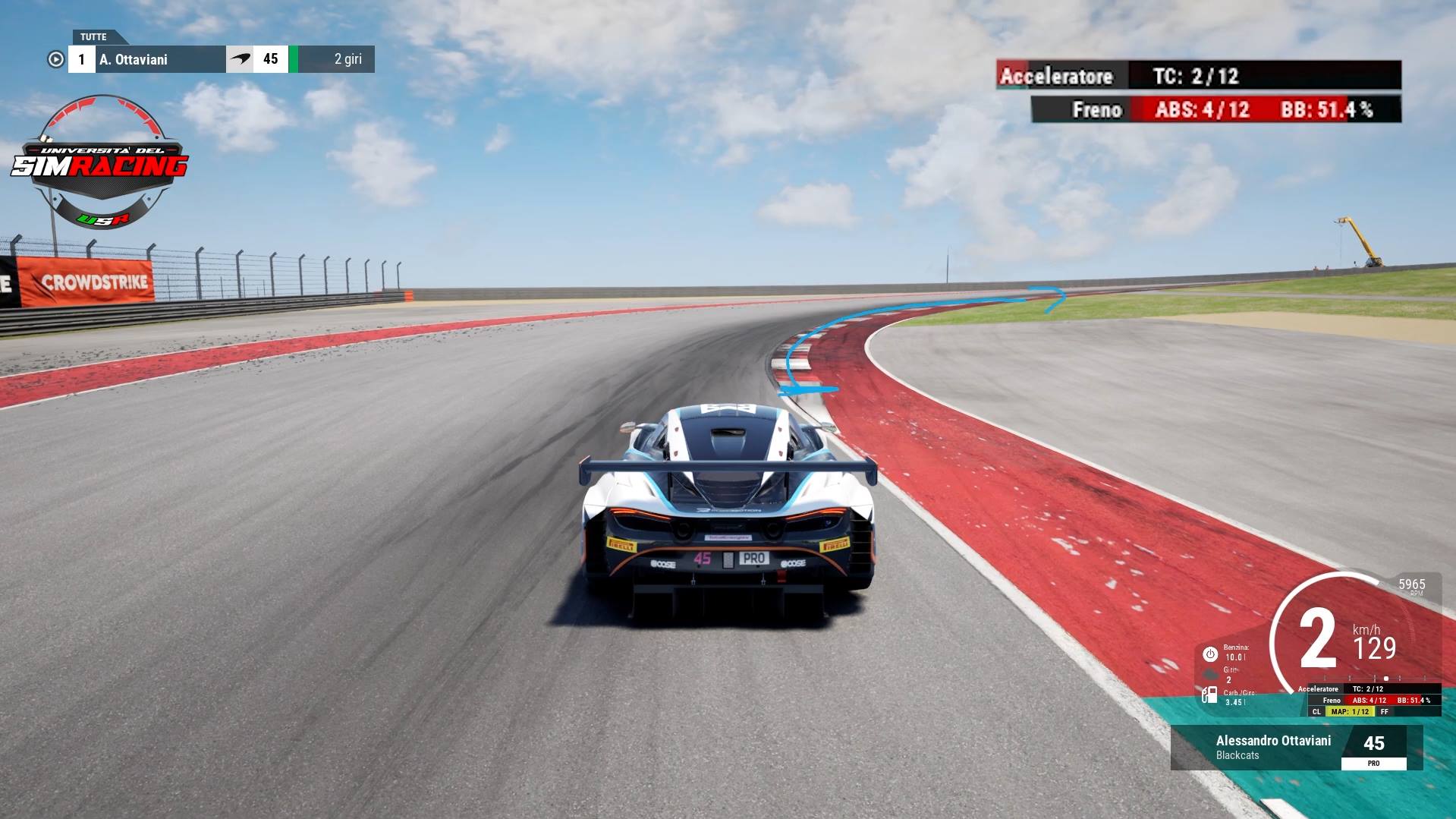Expand the Freno brake telemetry row
The height and width of the screenshot is (819, 1456).
point(1097,110)
